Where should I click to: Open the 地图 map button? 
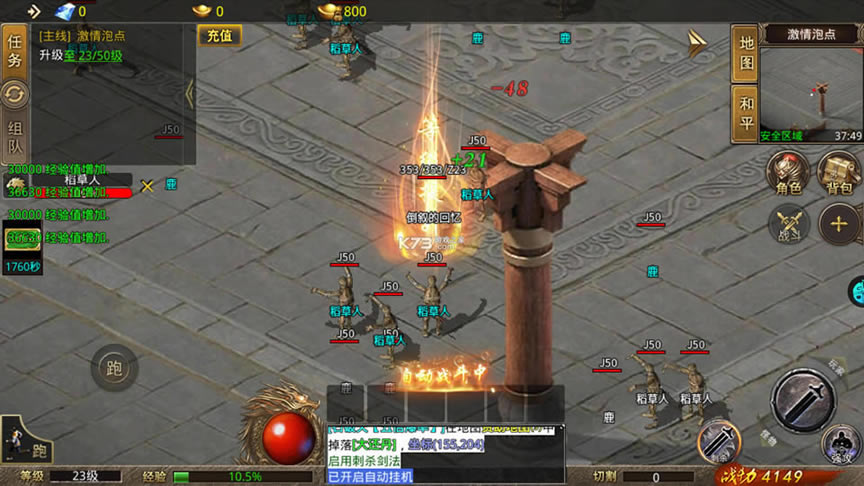746,53
